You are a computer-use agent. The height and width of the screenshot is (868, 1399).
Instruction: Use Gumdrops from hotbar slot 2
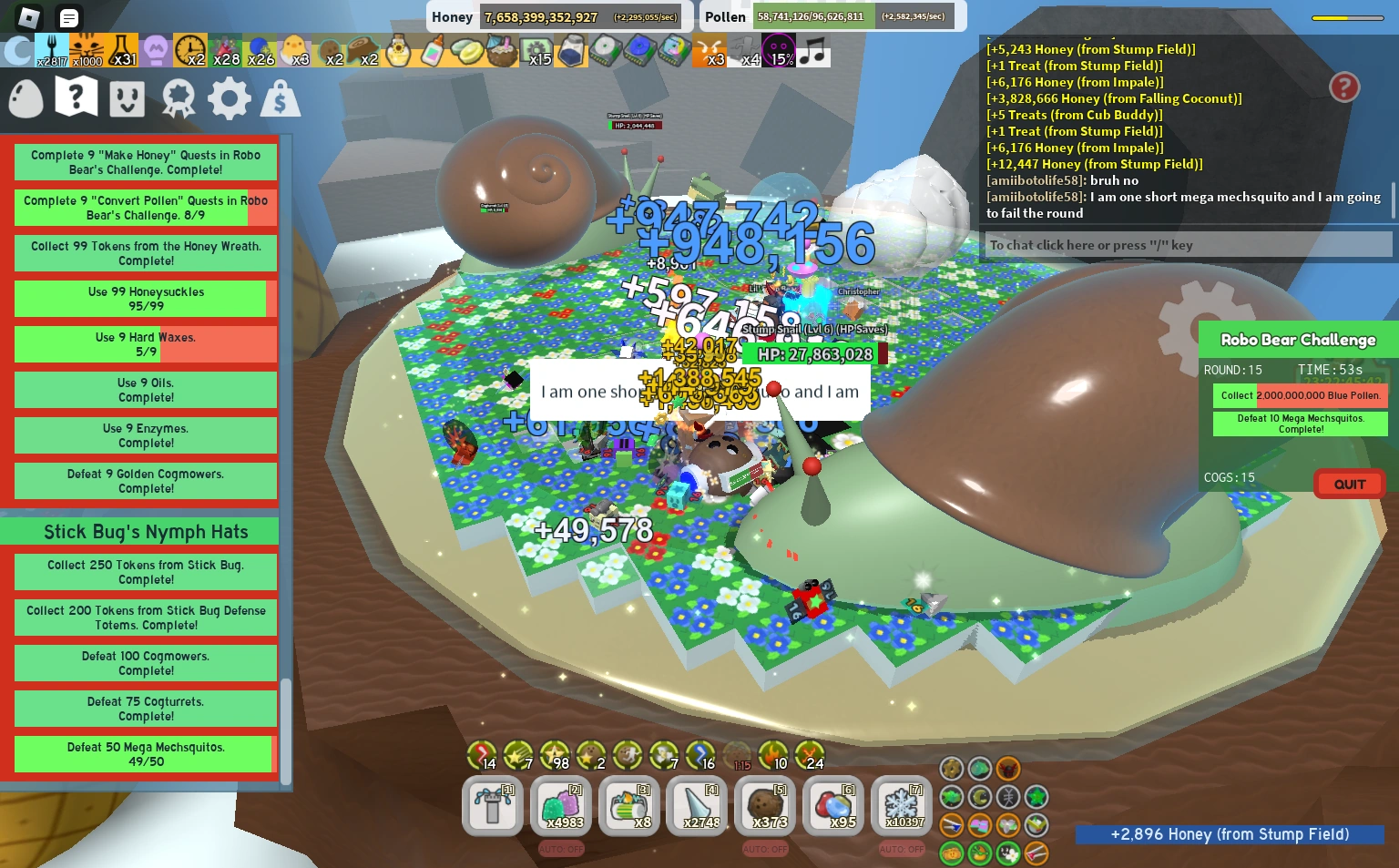(x=560, y=805)
